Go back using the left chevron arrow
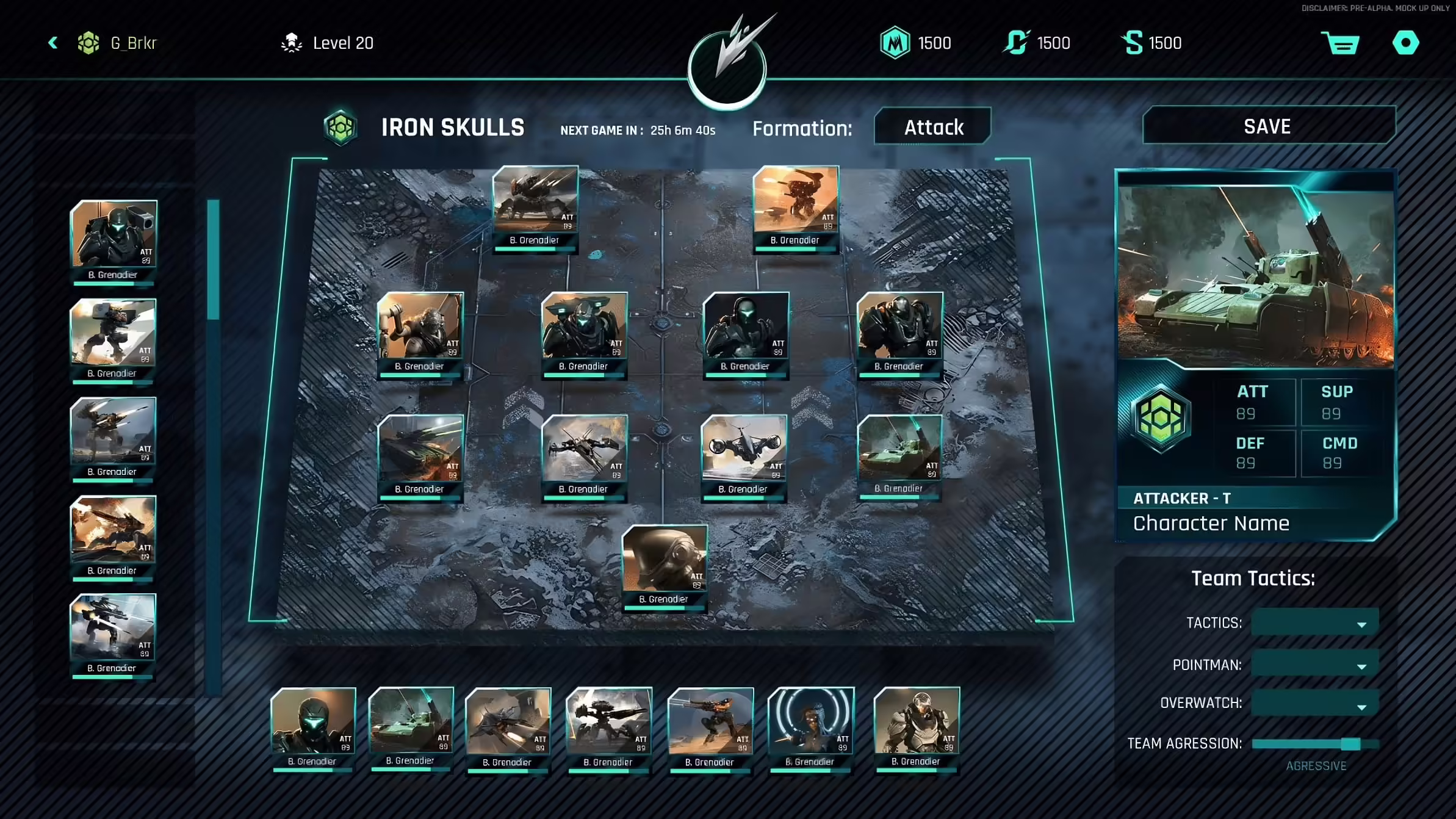 coord(52,43)
